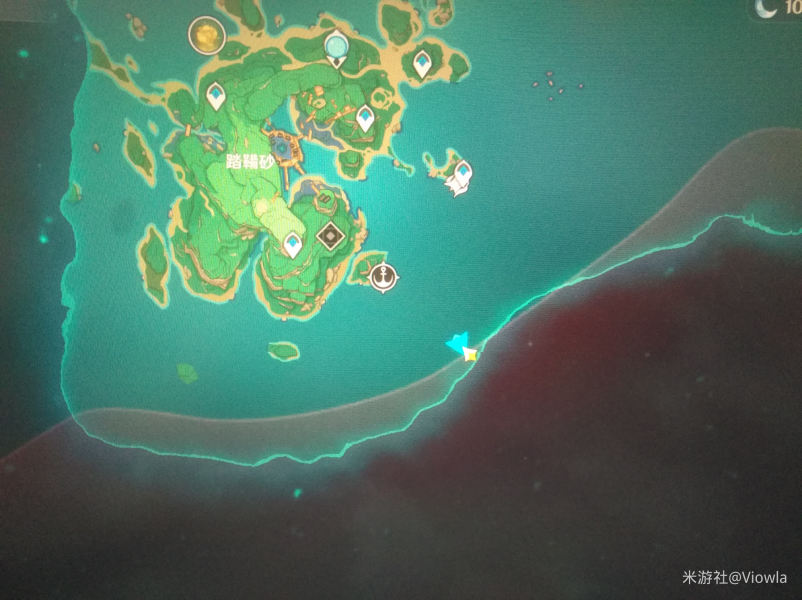Click the cyan player location arrow
802x600 pixels.
(460, 346)
